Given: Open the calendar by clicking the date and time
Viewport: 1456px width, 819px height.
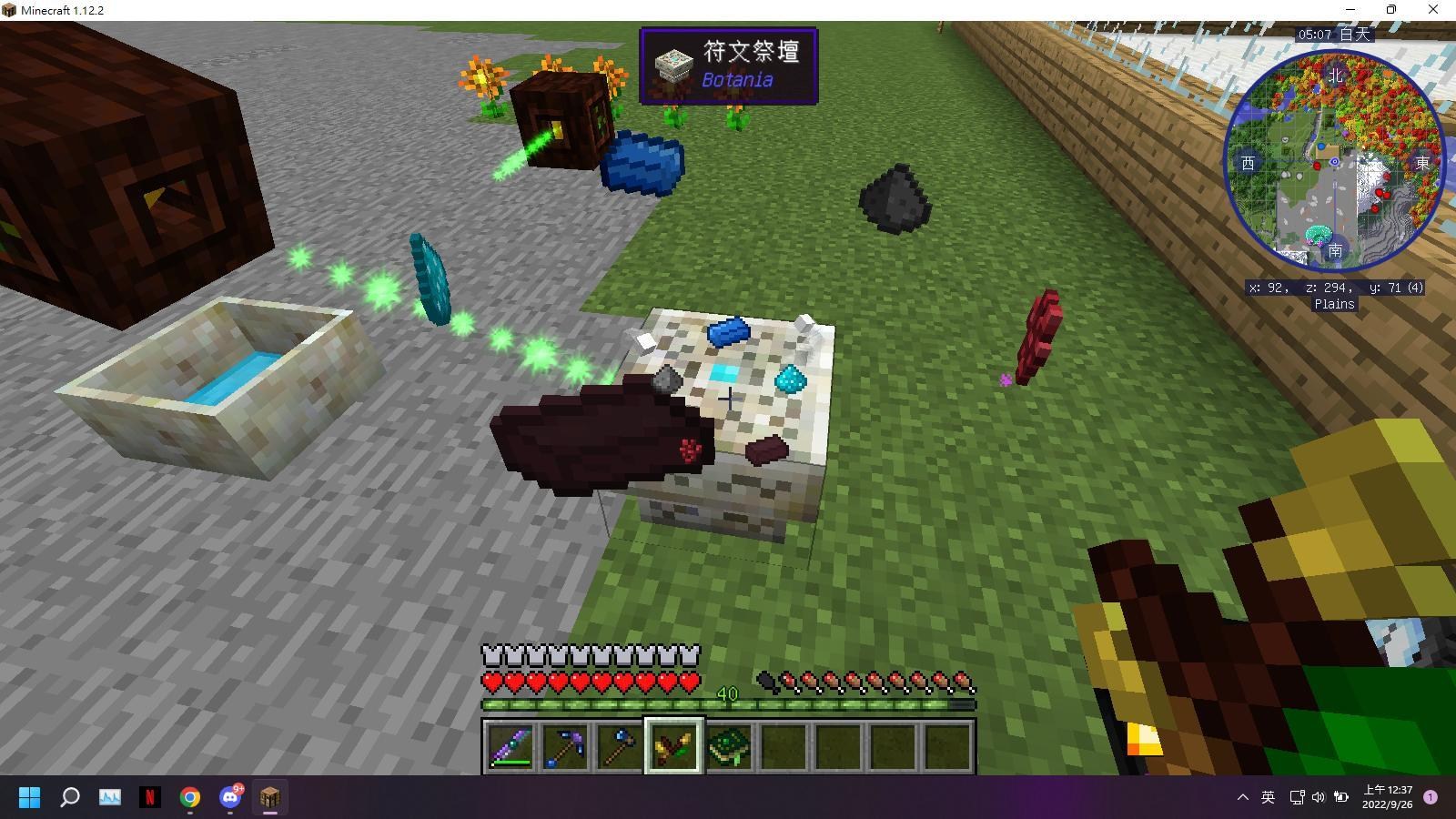Looking at the screenshot, I should coord(1388,797).
